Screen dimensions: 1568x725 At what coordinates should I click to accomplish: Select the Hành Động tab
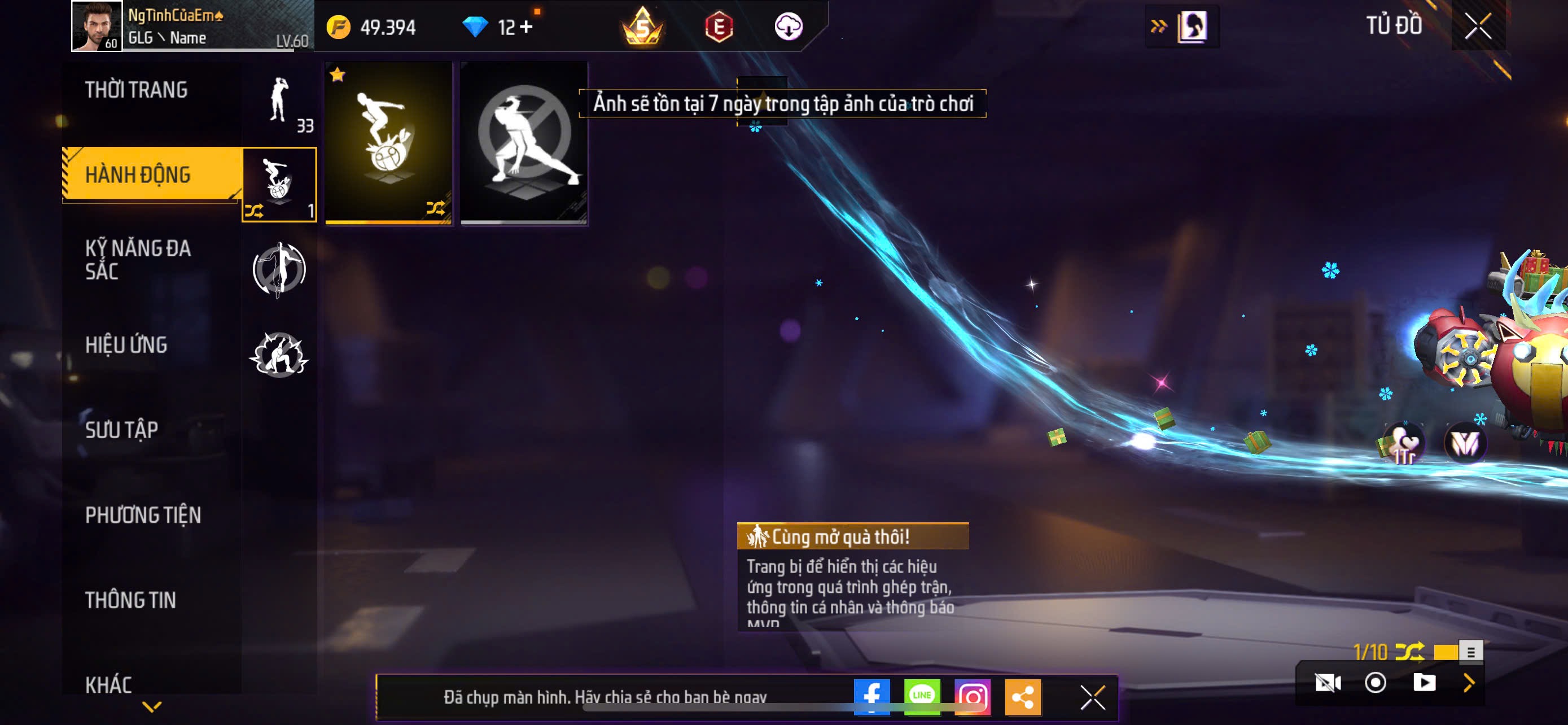pos(138,174)
